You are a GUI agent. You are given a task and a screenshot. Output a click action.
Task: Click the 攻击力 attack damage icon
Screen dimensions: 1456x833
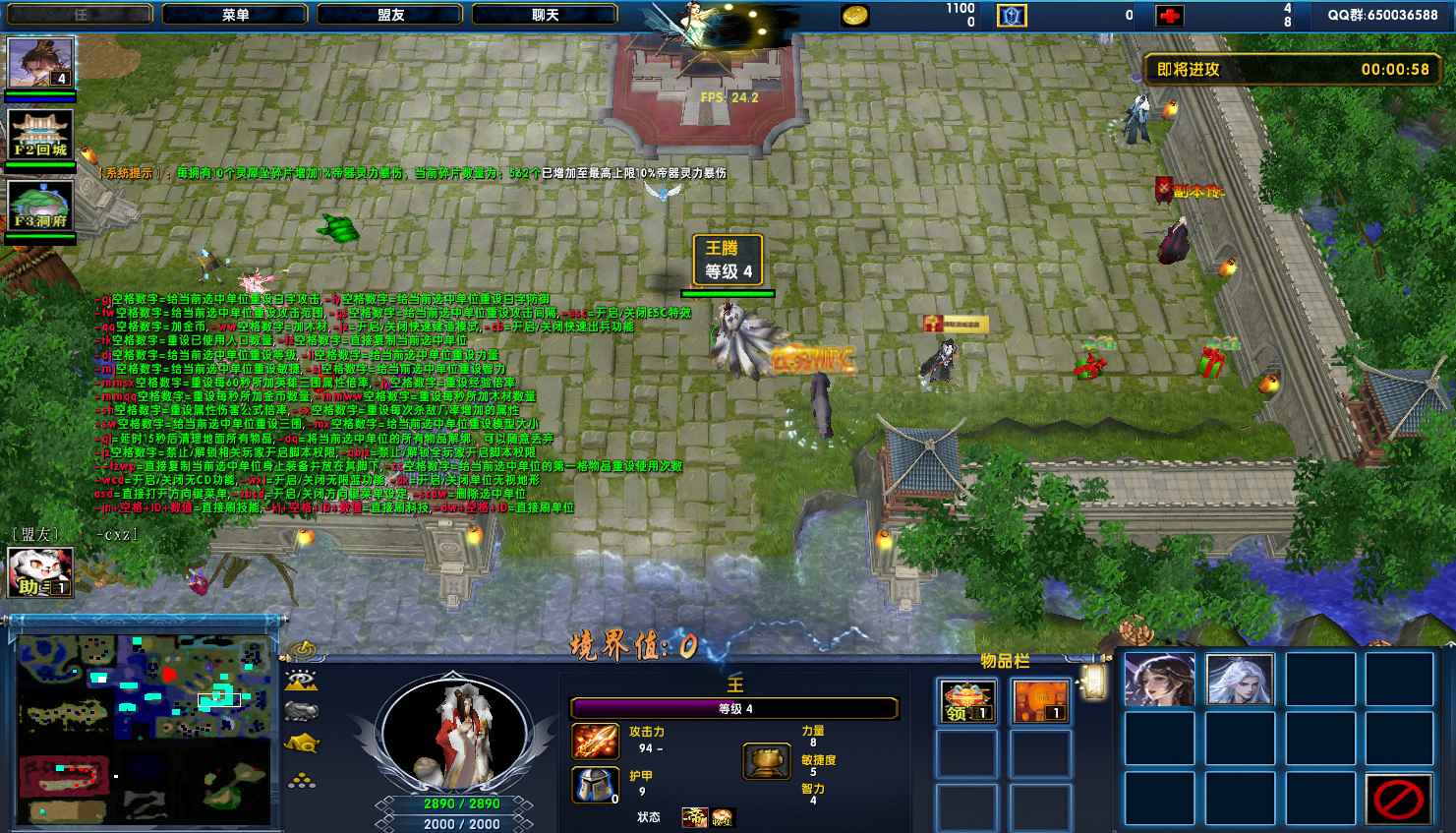[595, 742]
